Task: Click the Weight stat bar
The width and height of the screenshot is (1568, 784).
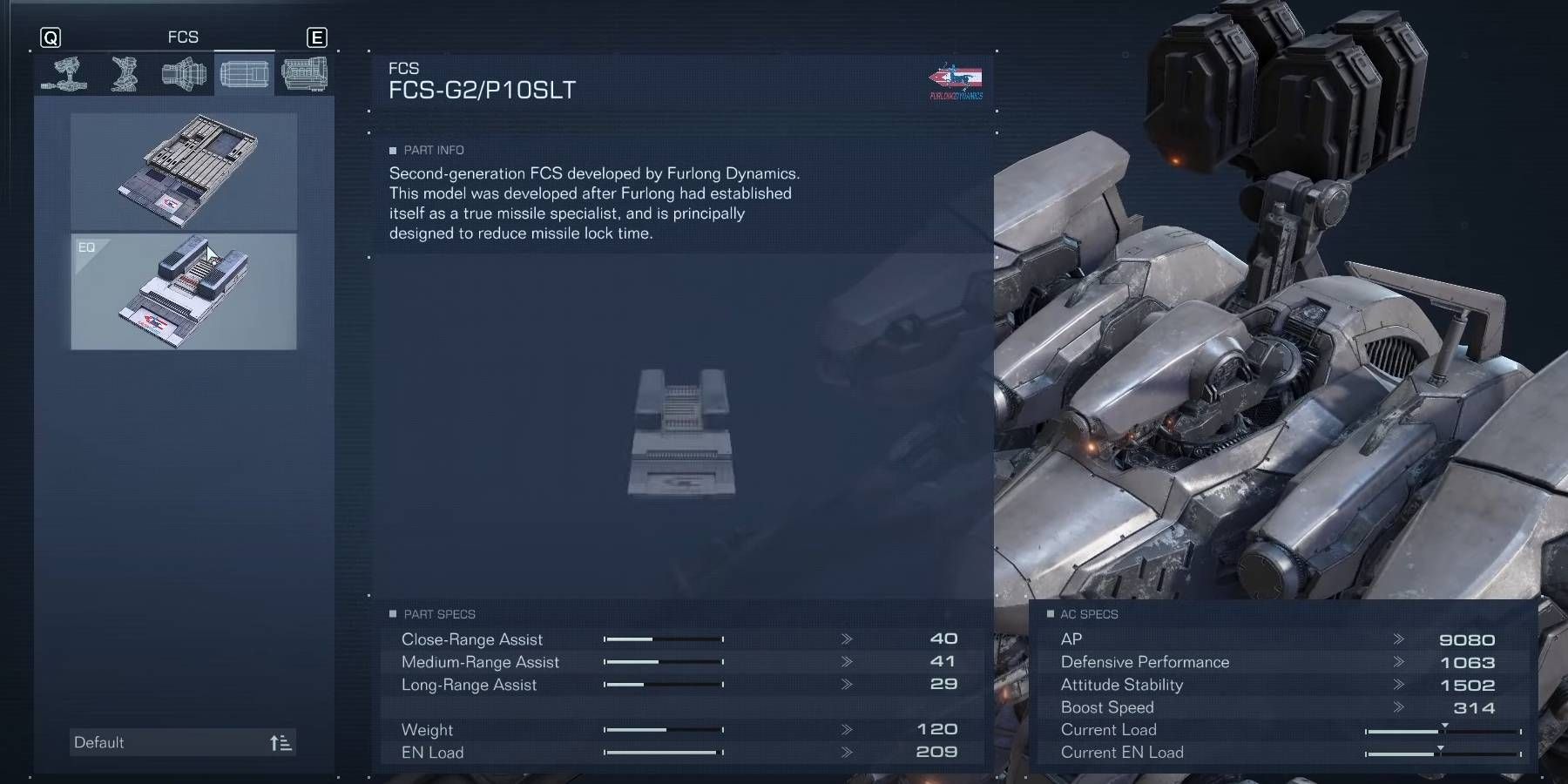Action: pyautogui.click(x=664, y=730)
